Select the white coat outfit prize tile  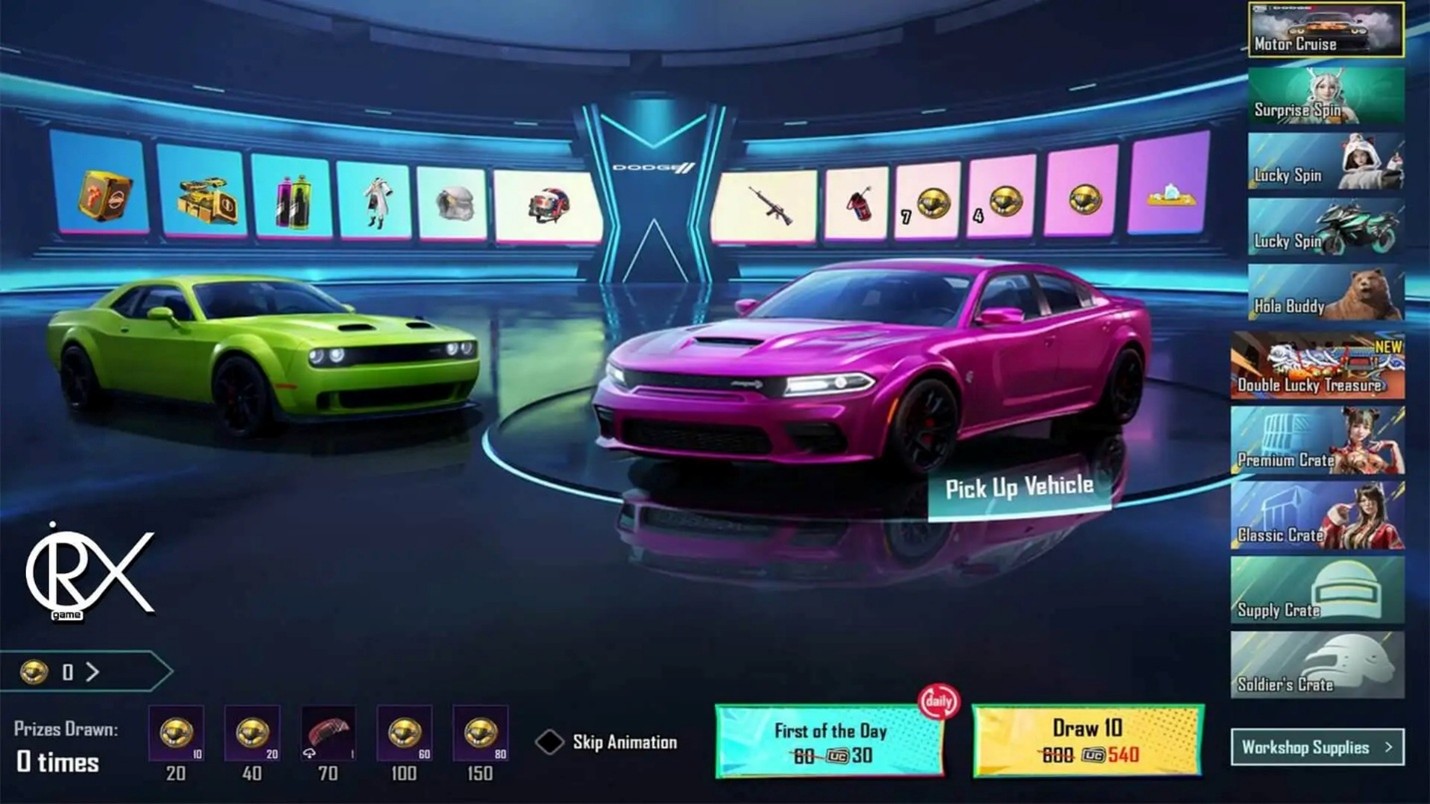pyautogui.click(x=375, y=201)
